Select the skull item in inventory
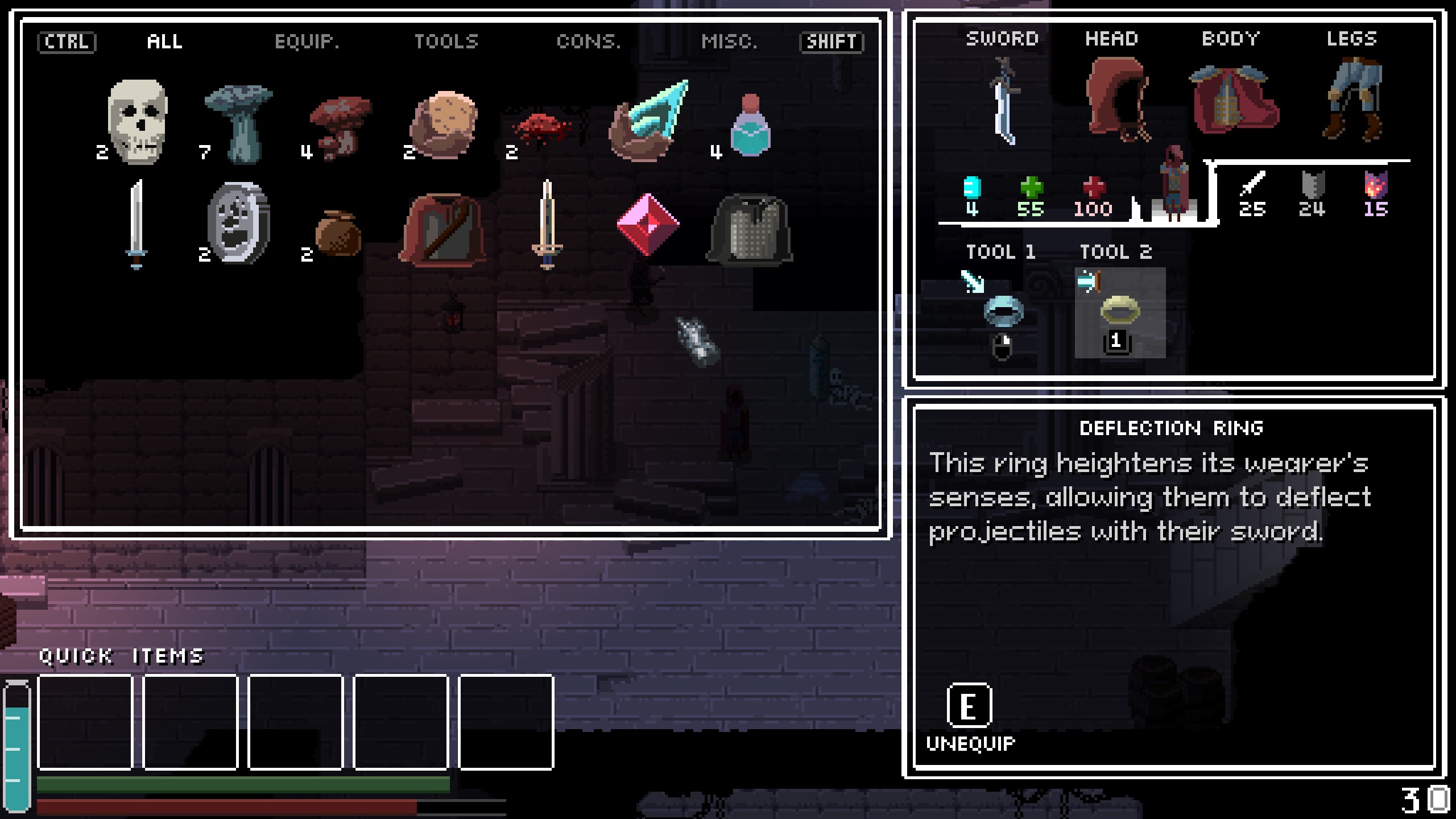Image resolution: width=1456 pixels, height=819 pixels. pos(137,121)
